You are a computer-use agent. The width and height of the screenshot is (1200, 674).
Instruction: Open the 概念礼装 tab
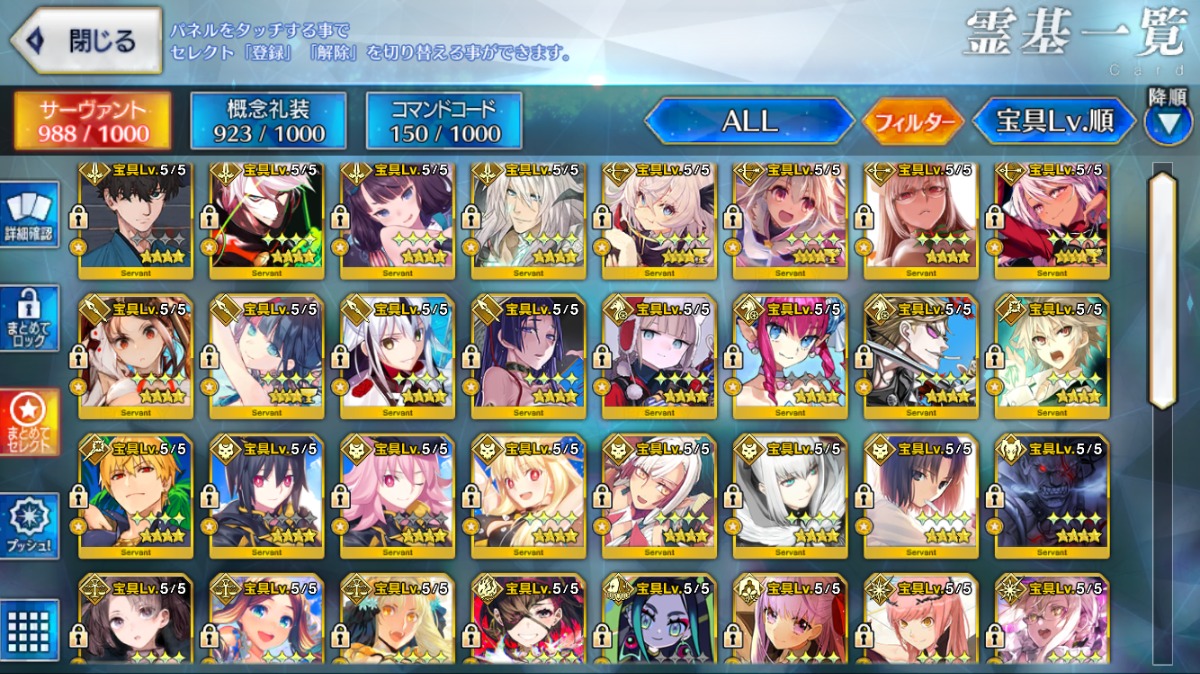[x=268, y=121]
